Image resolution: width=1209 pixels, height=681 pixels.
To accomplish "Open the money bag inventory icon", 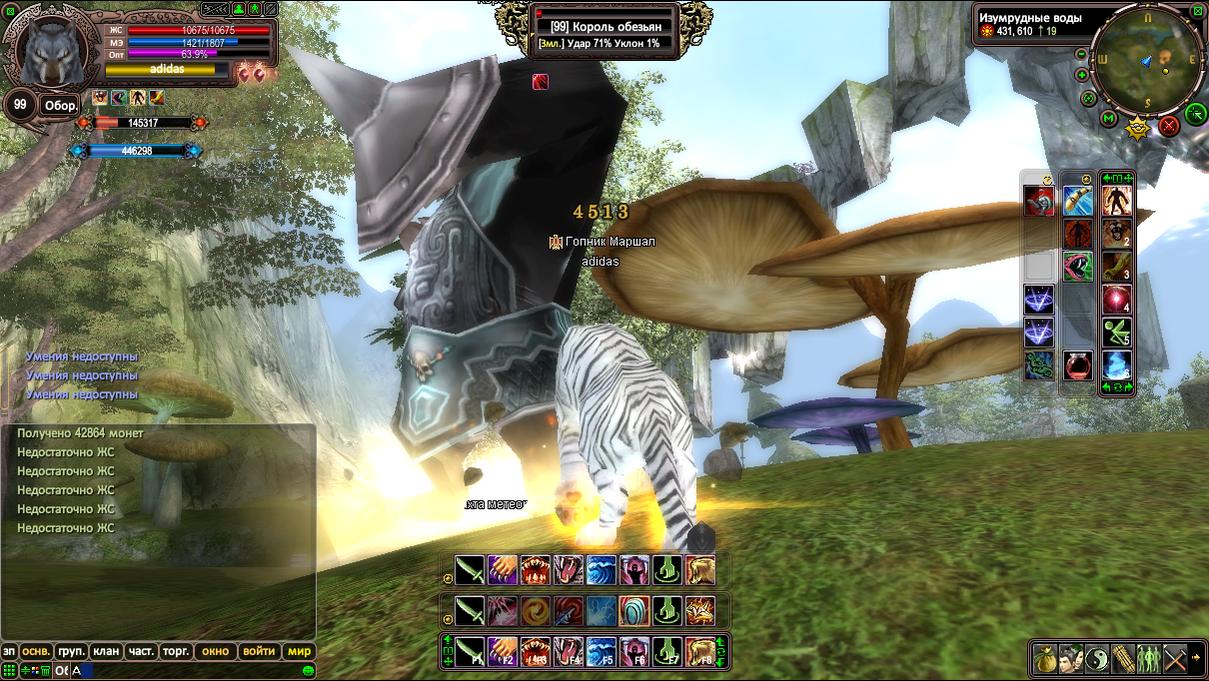I will [x=1045, y=658].
